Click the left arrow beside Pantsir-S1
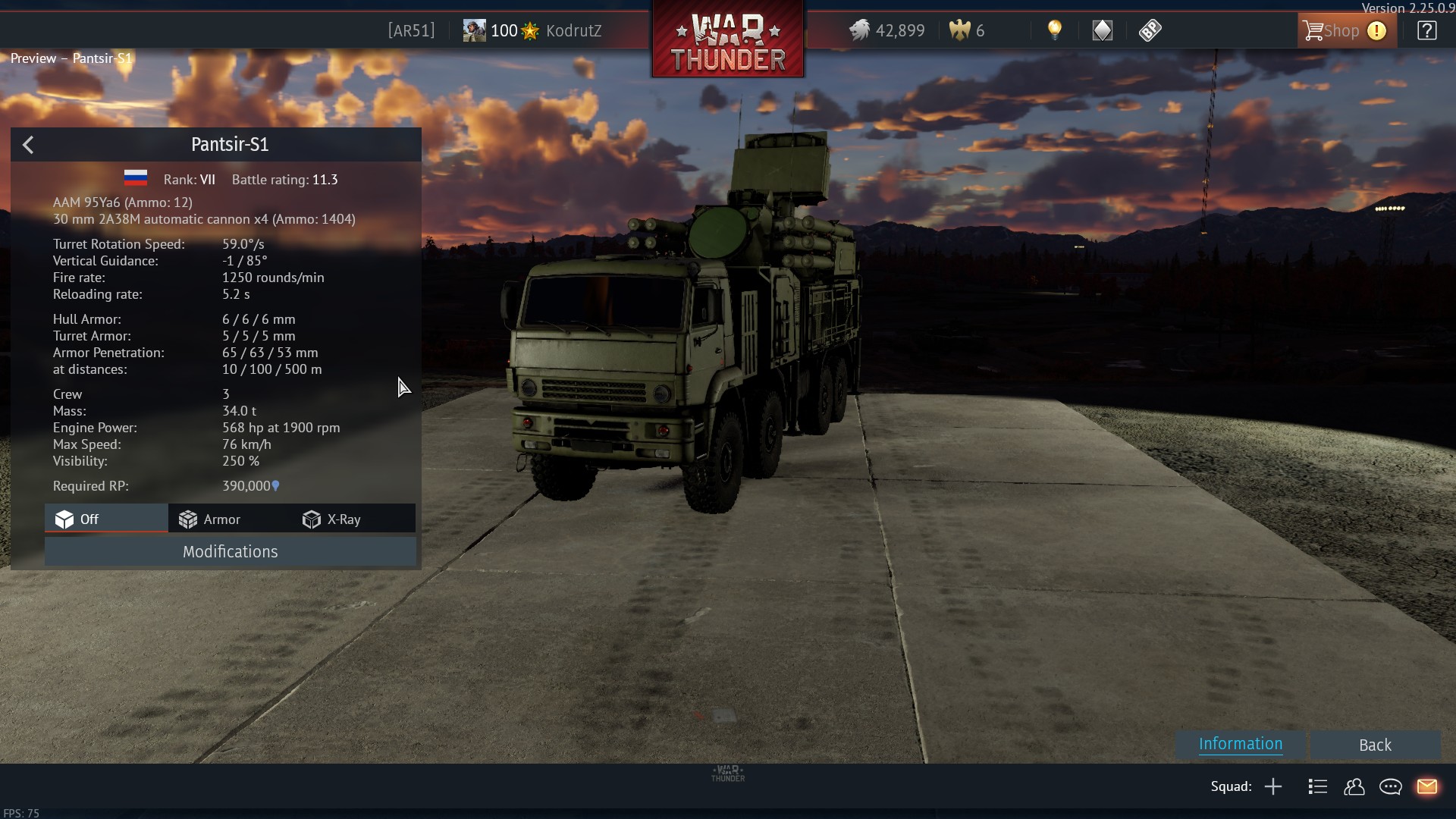Viewport: 1456px width, 819px height. pos(28,145)
